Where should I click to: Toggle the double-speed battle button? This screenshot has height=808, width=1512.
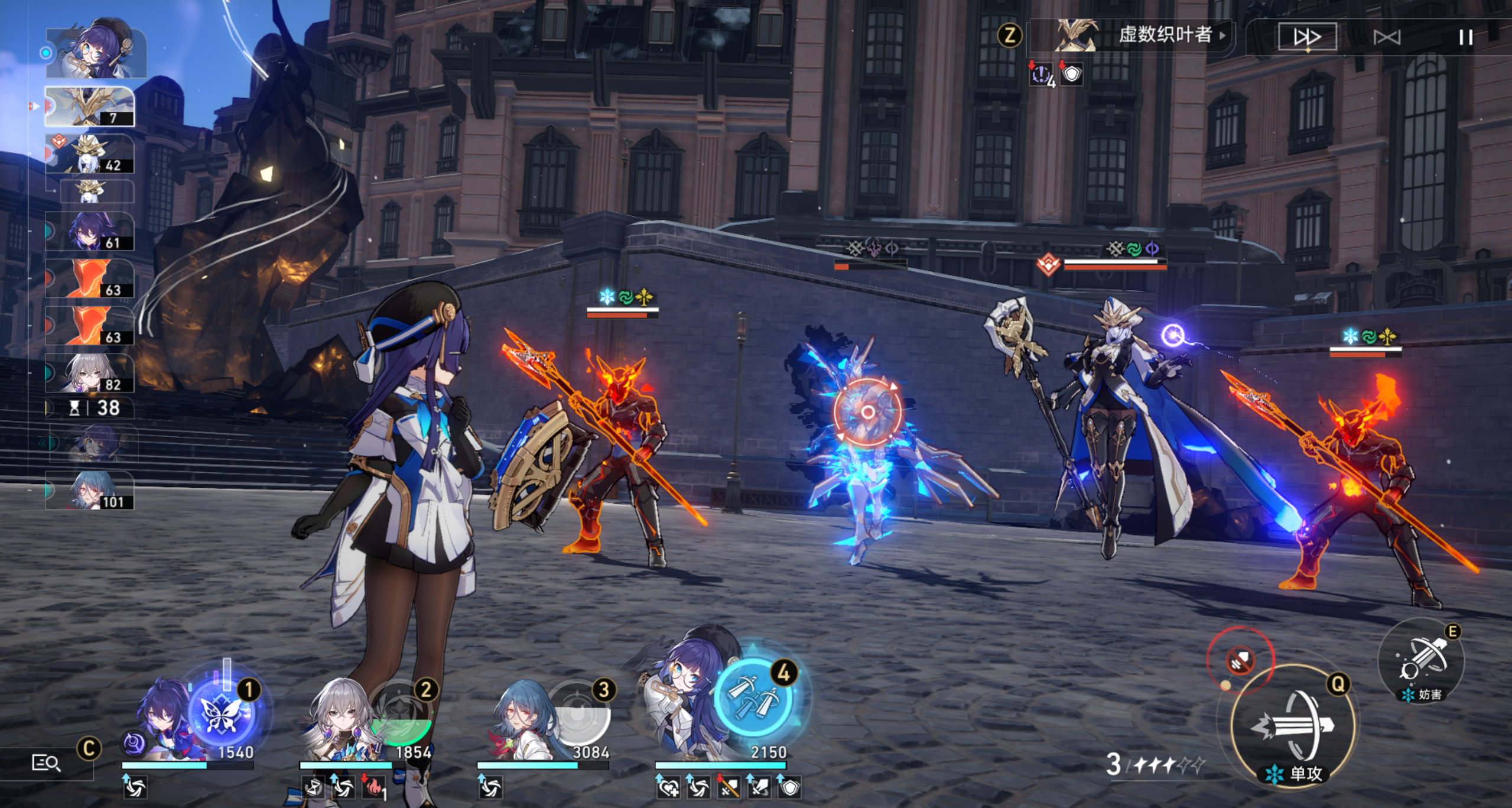click(1307, 37)
